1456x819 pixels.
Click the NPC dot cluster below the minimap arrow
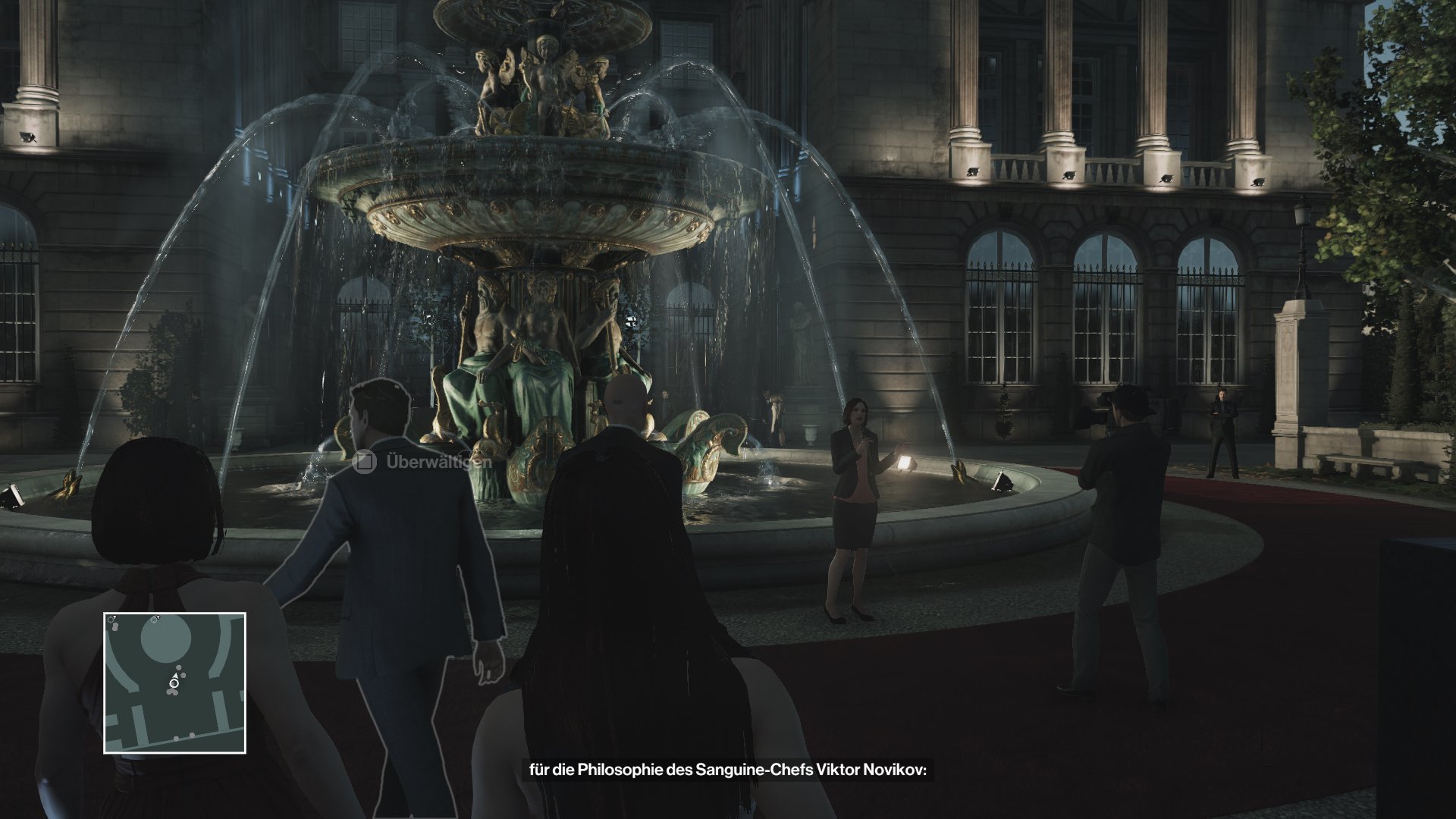pyautogui.click(x=172, y=691)
